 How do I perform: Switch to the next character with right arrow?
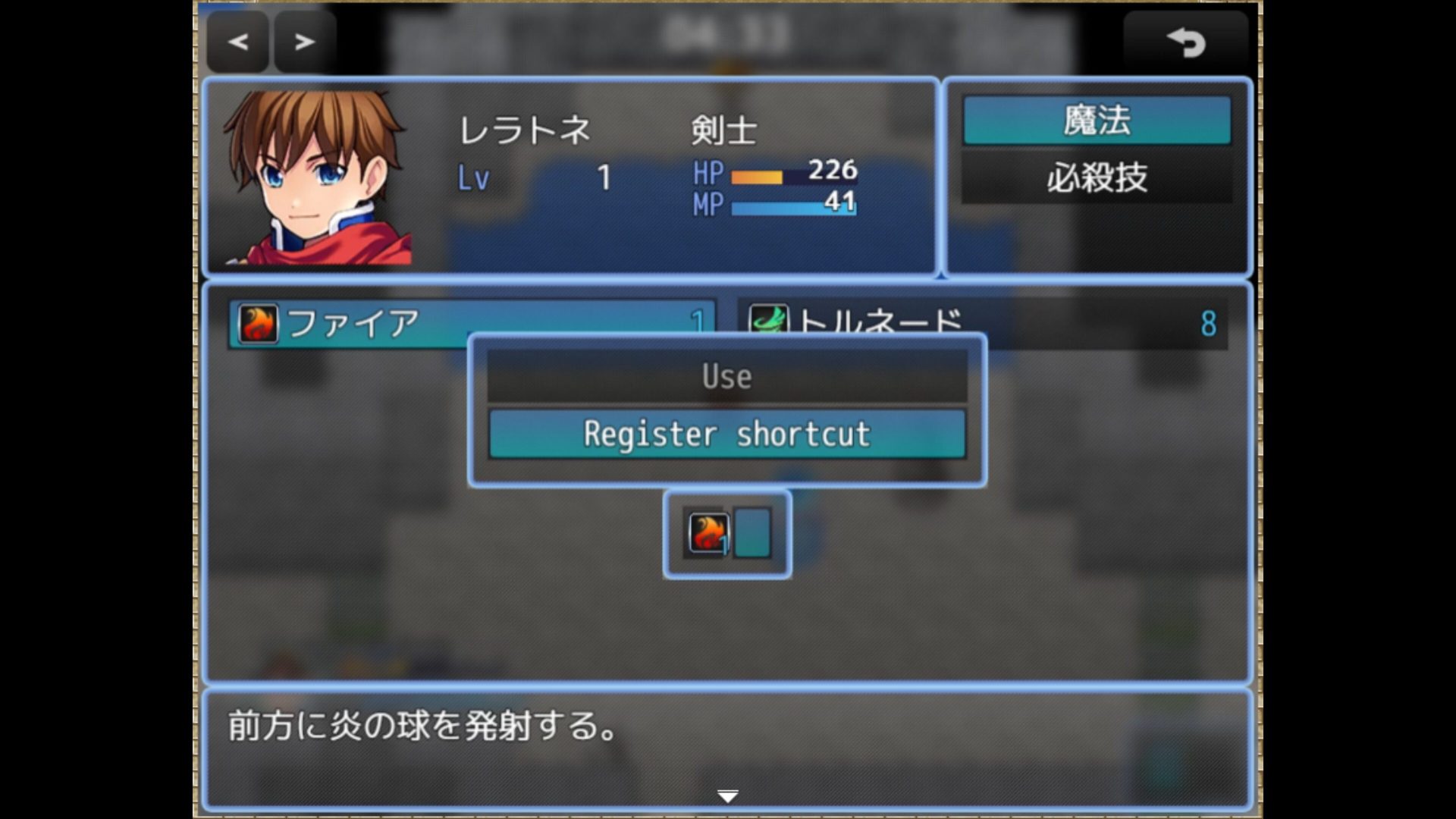click(x=305, y=42)
